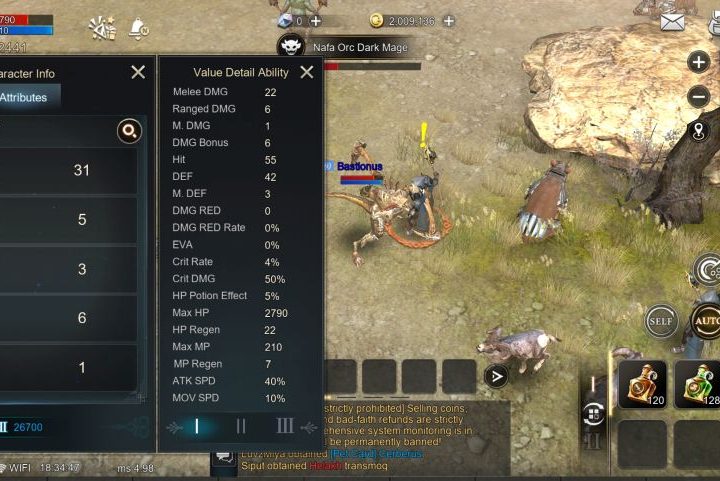Switch to ability page III
Image resolution: width=720 pixels, height=481 pixels.
coord(285,426)
